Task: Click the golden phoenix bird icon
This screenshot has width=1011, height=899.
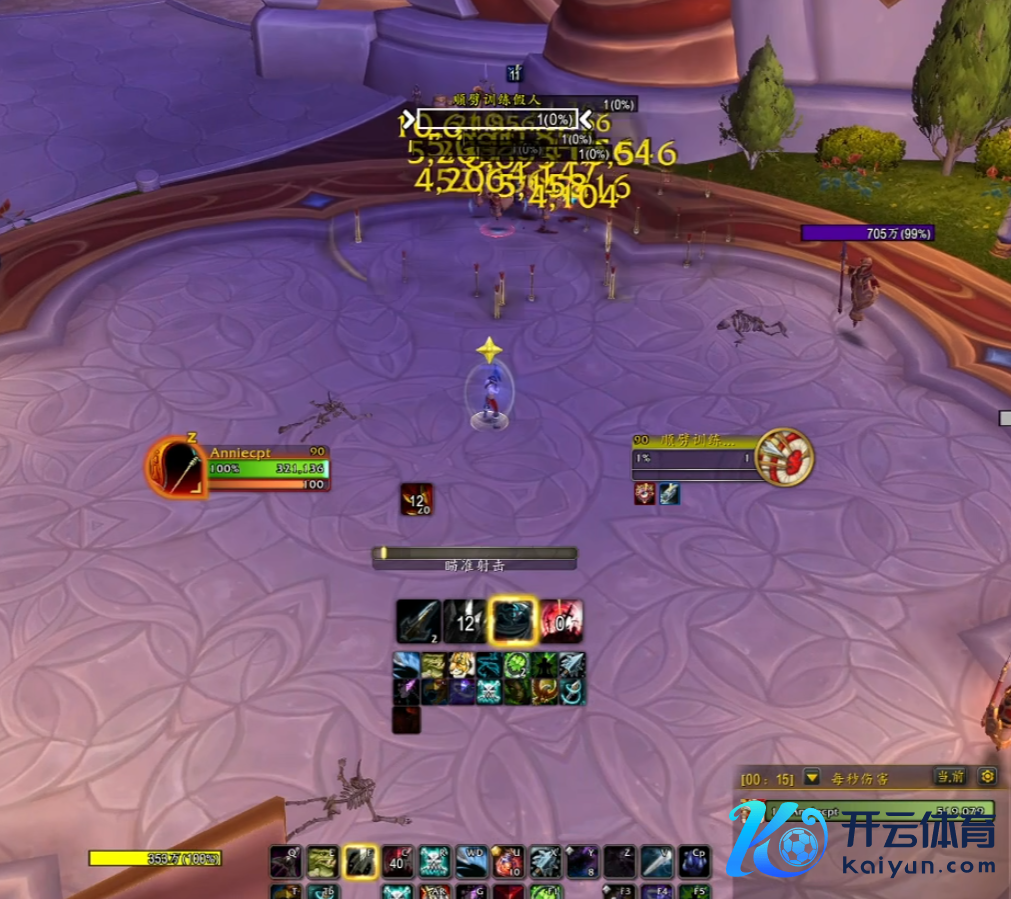Action: (x=544, y=691)
